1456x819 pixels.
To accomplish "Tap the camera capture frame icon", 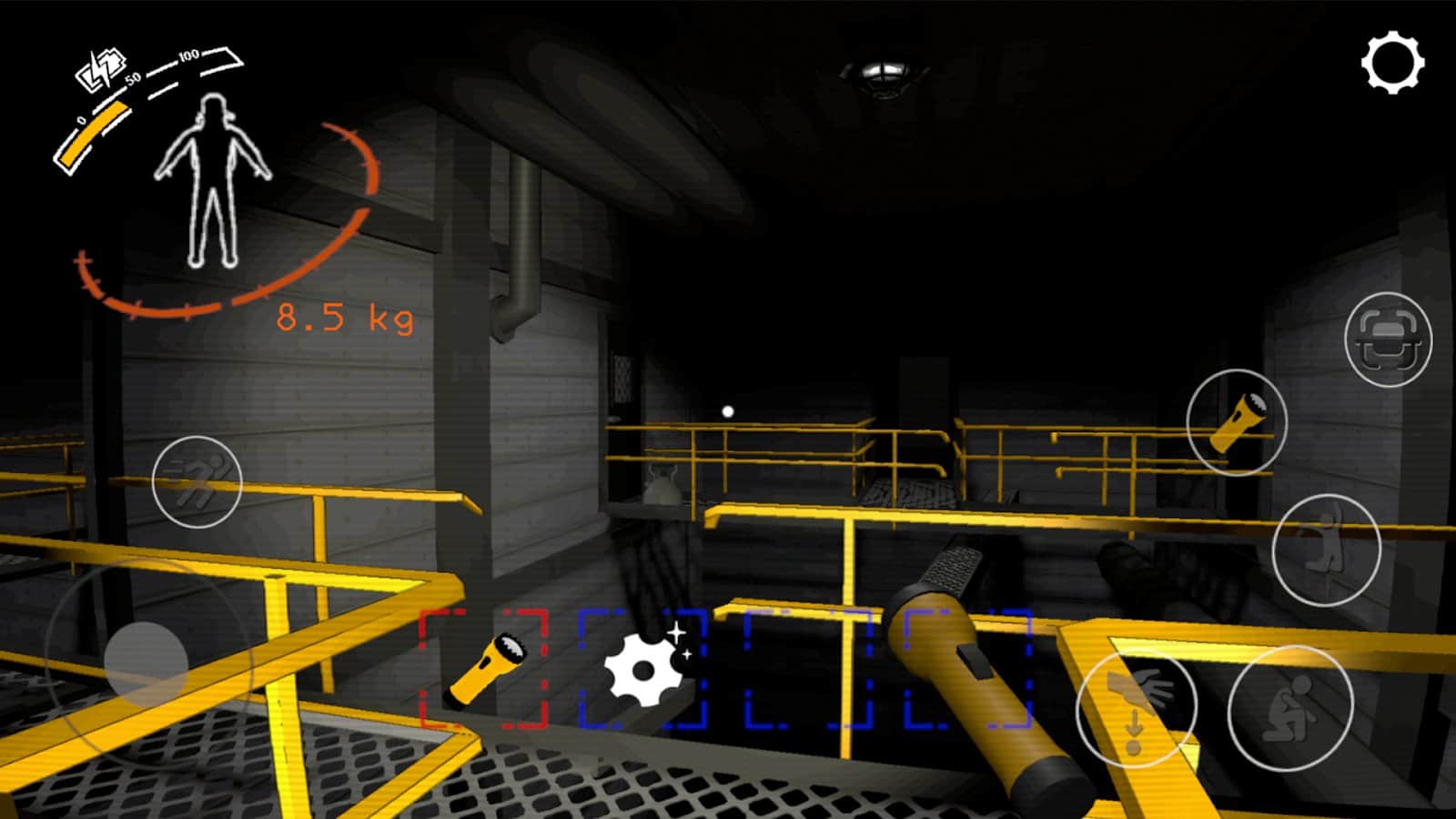I will (1391, 338).
